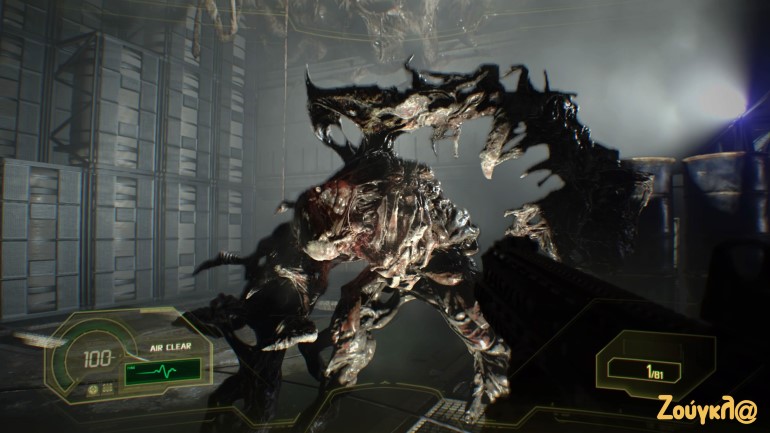Select the grid icon under the health gauge
770x433 pixels.
tap(106, 388)
